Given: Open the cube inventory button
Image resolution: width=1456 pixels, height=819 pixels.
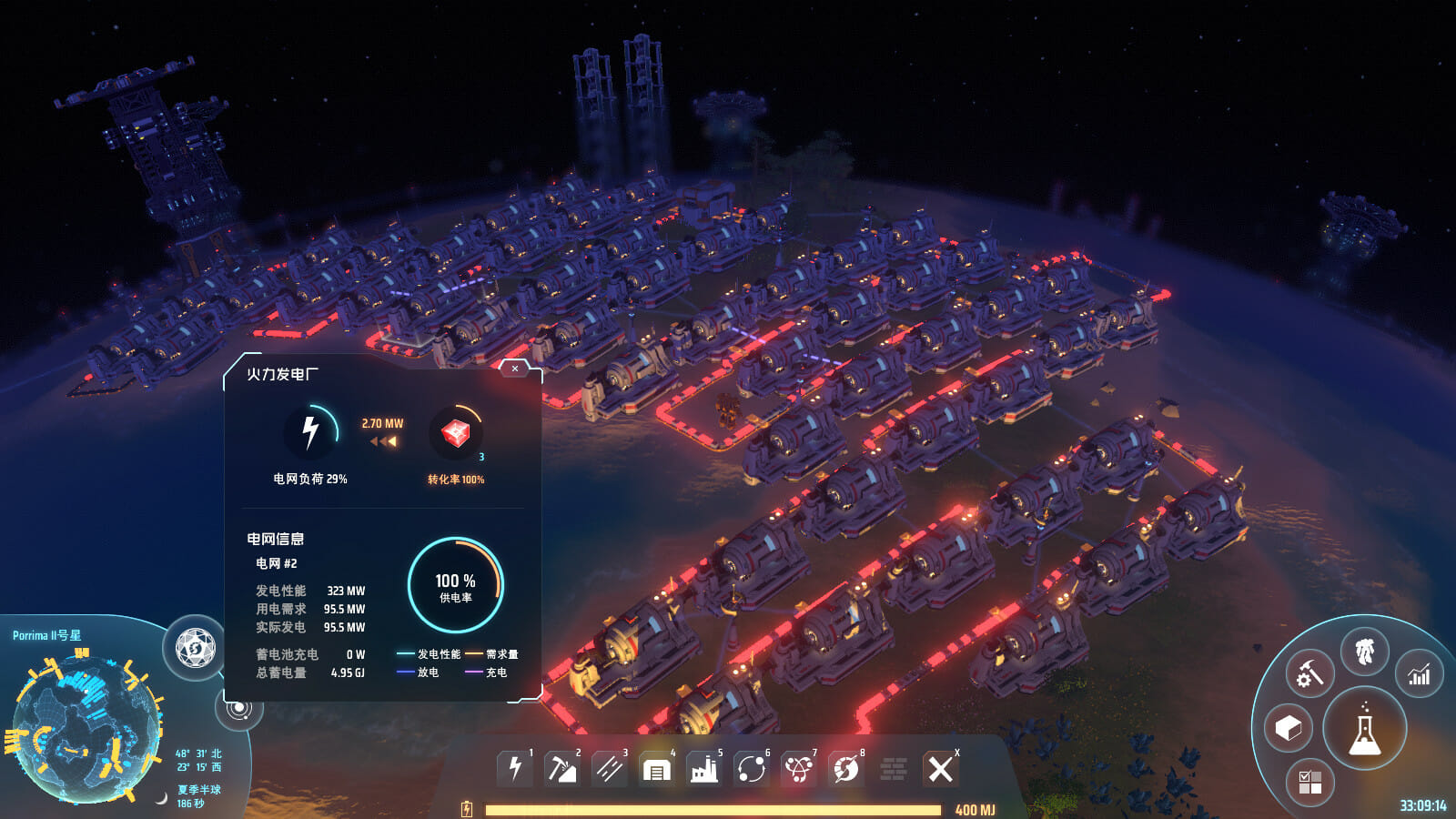Looking at the screenshot, I should point(1289,728).
